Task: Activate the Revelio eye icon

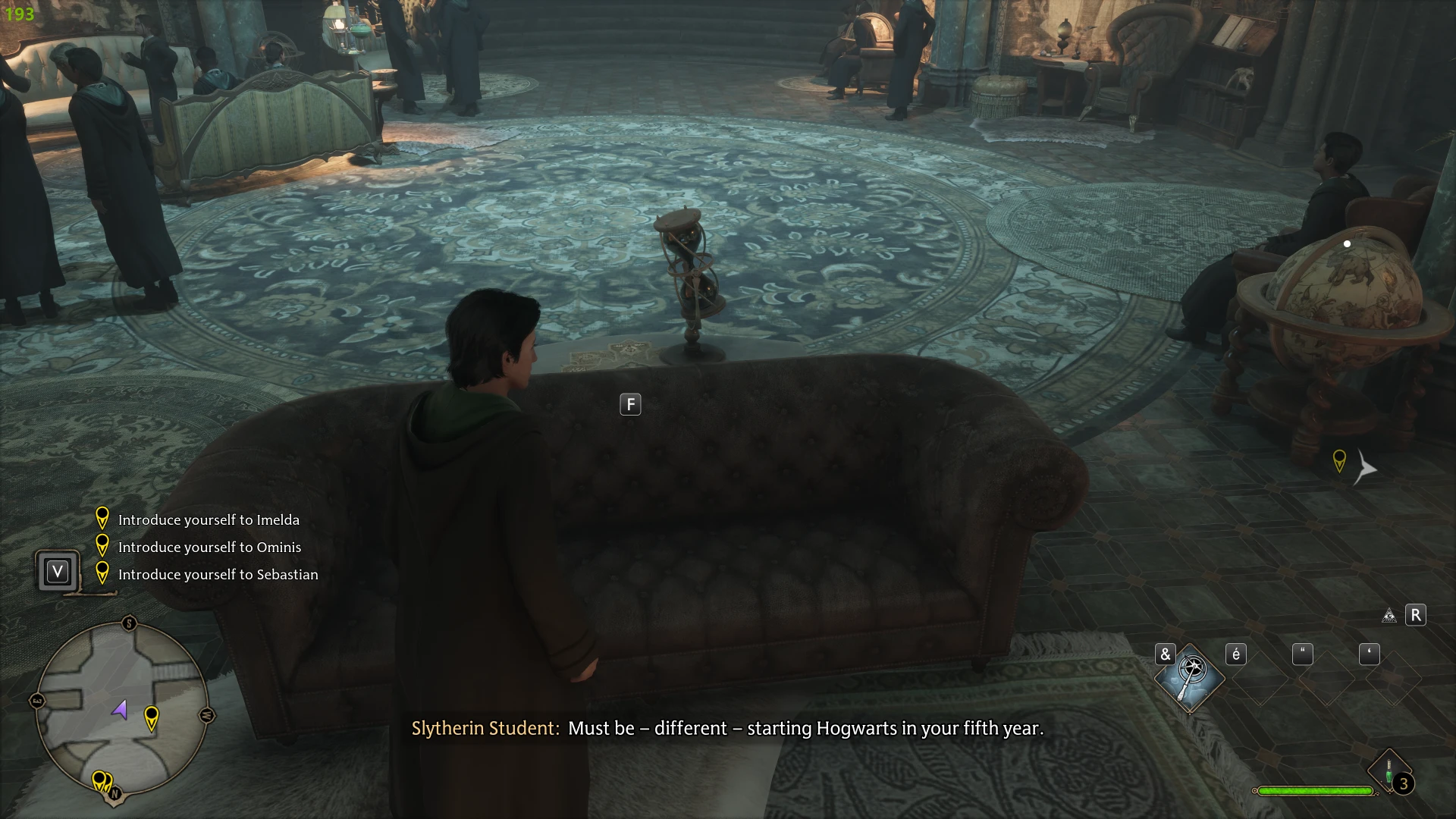Action: (1389, 615)
